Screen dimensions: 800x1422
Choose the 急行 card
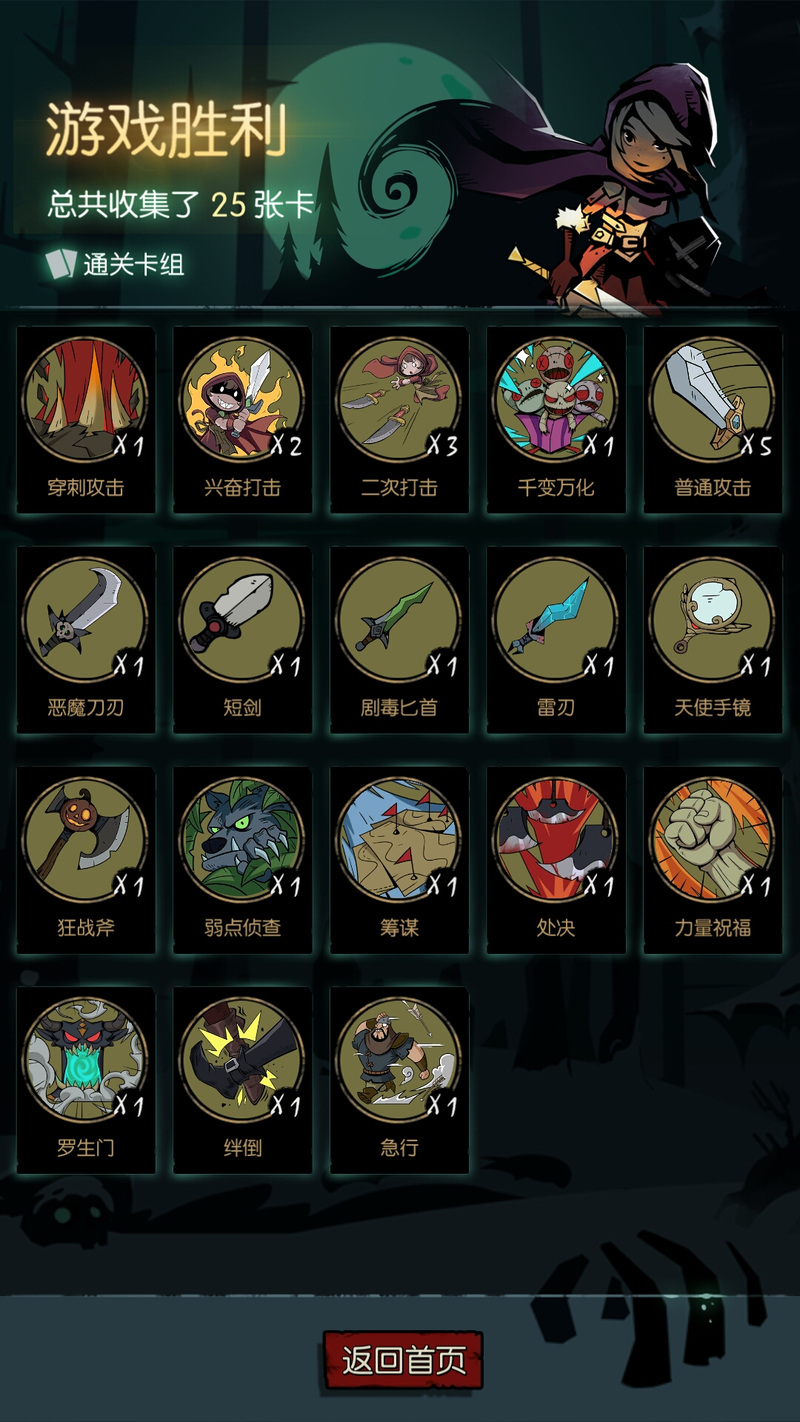click(x=399, y=1079)
